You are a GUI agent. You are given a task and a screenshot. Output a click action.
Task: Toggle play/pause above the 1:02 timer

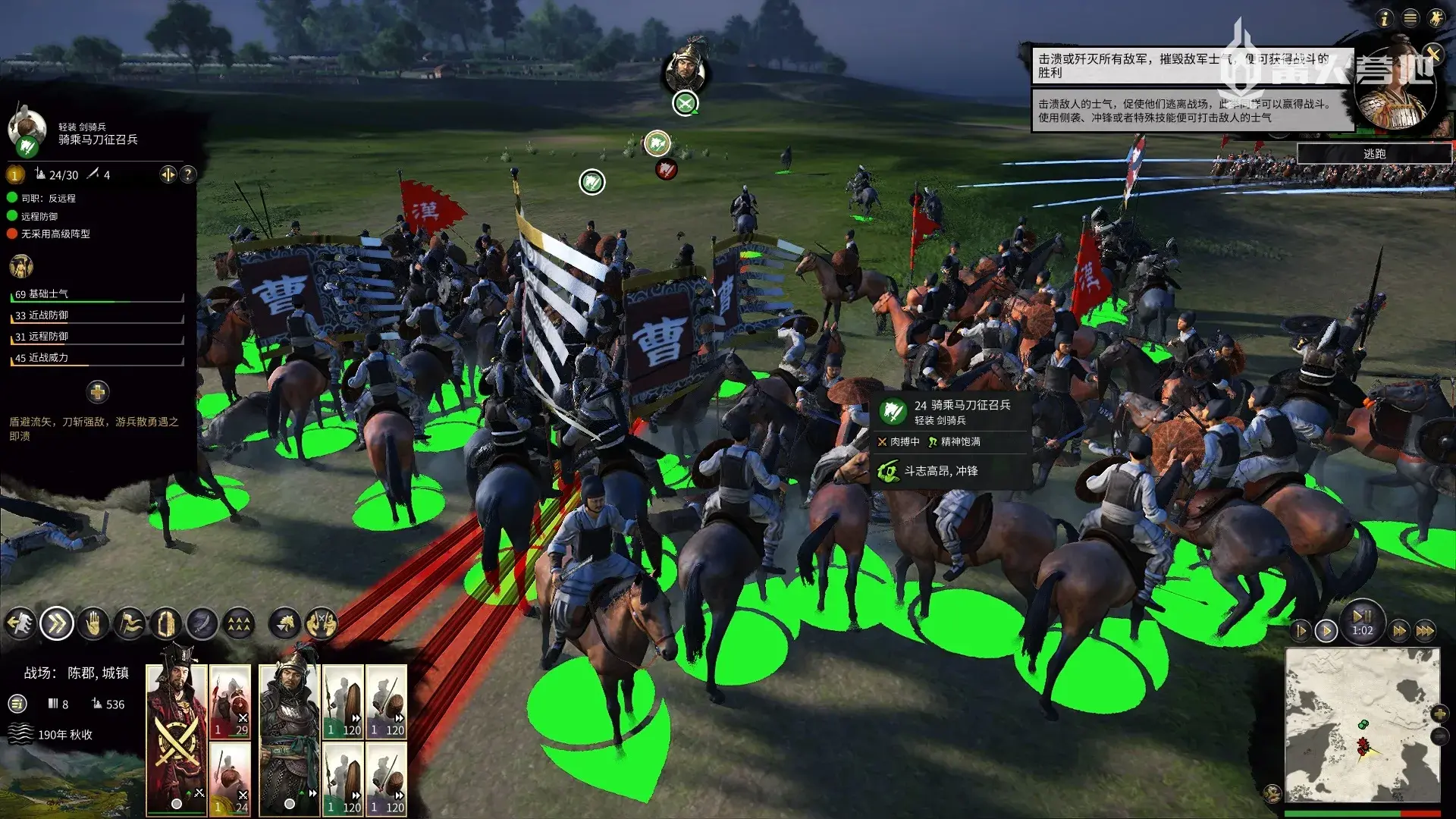(x=1362, y=615)
